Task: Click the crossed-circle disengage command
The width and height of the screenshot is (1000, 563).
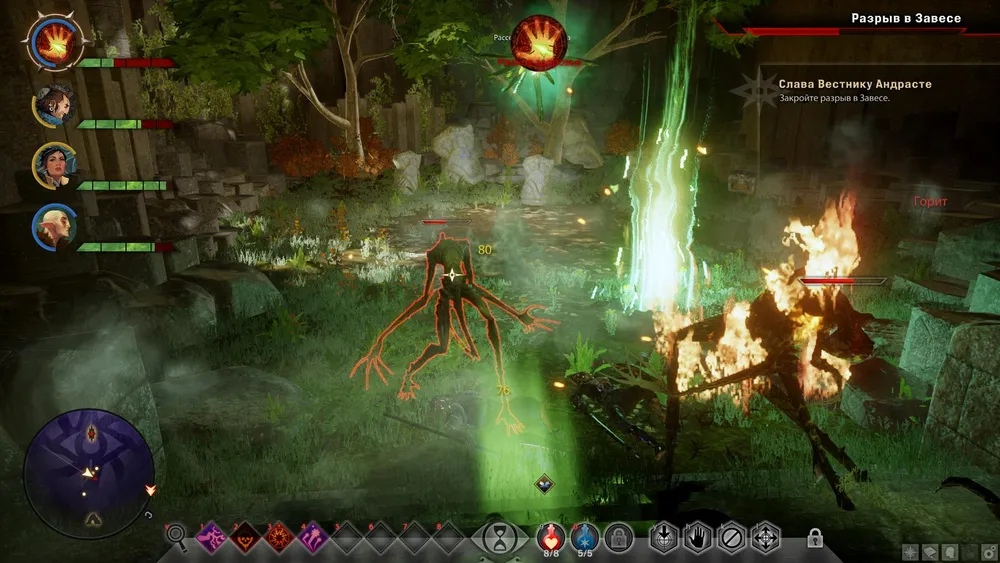Action: [731, 538]
